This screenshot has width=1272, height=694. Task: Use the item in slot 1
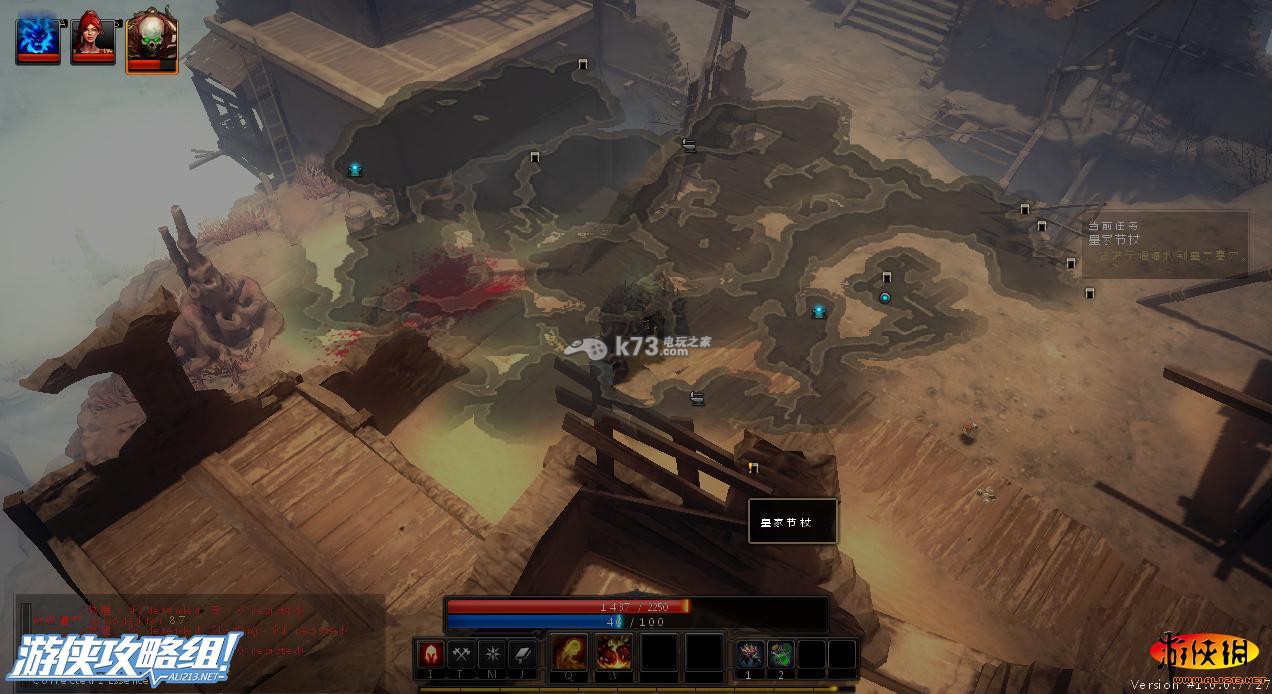pos(750,654)
